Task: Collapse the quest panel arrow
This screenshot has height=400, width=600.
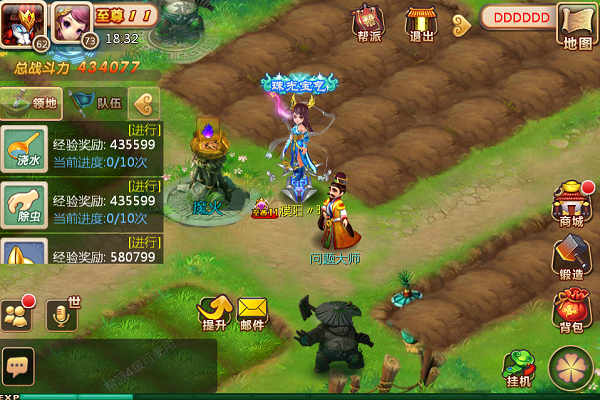Action: coord(145,102)
